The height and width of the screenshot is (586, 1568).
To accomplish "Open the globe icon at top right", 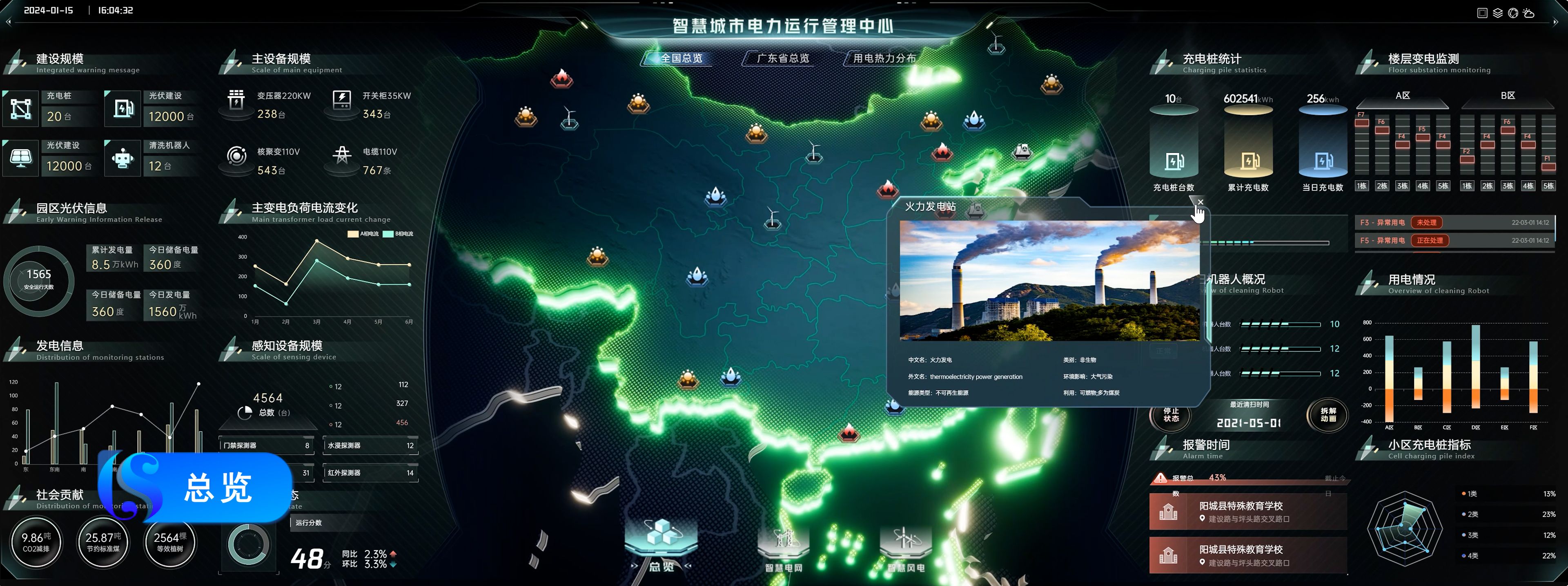I will (x=1513, y=13).
